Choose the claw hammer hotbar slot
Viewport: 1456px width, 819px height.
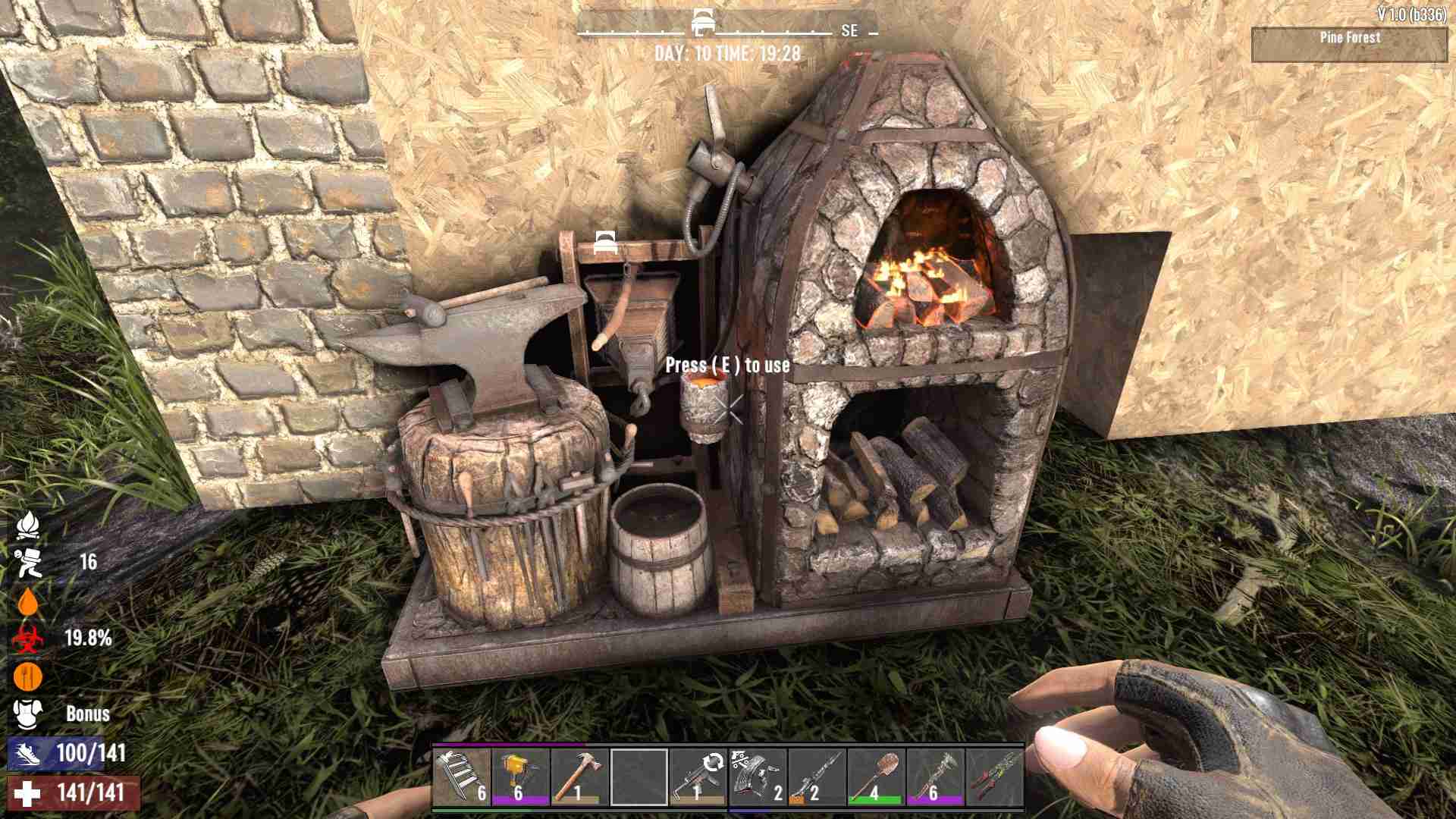[x=580, y=777]
